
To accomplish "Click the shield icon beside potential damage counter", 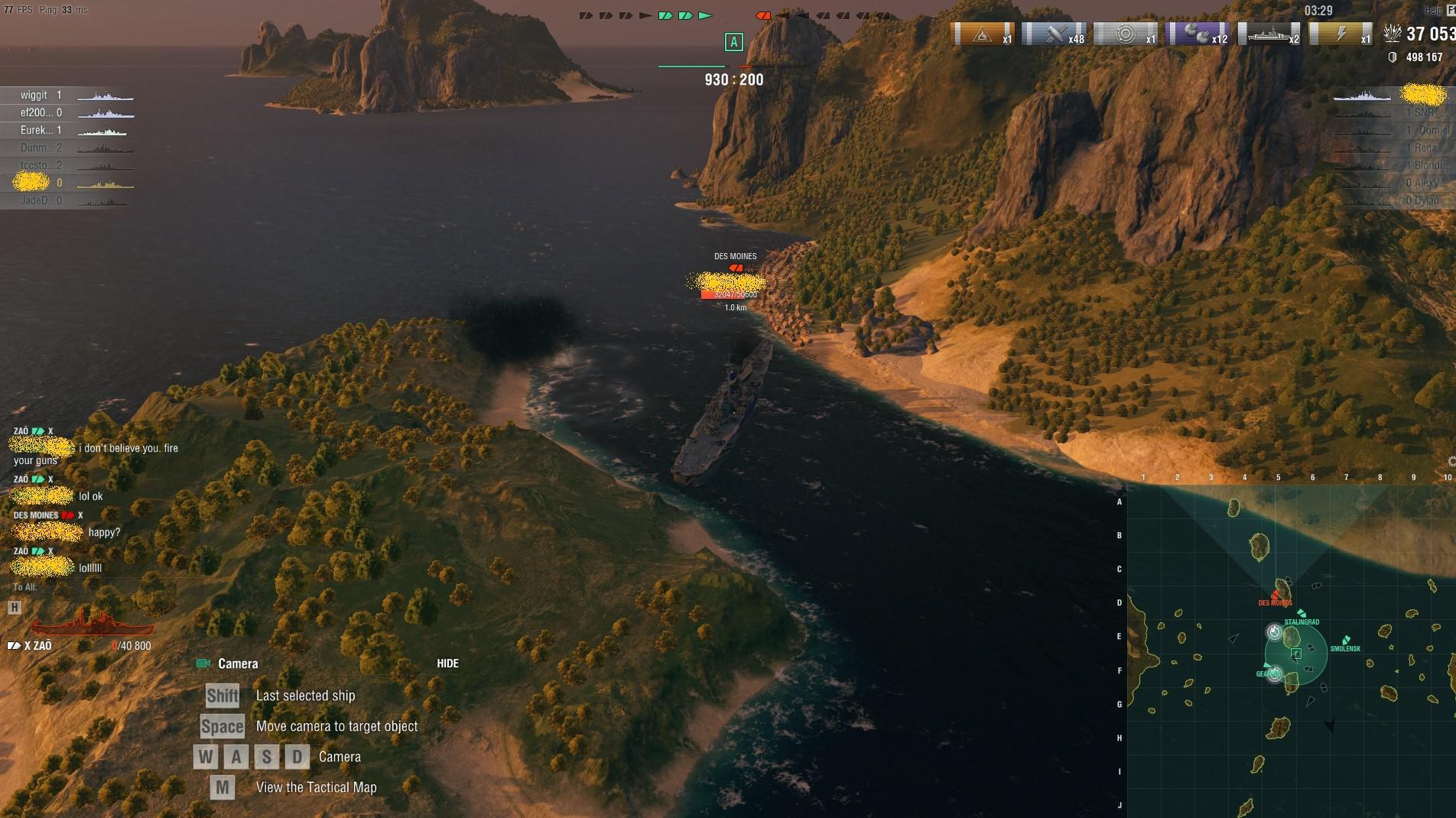I will [1394, 55].
